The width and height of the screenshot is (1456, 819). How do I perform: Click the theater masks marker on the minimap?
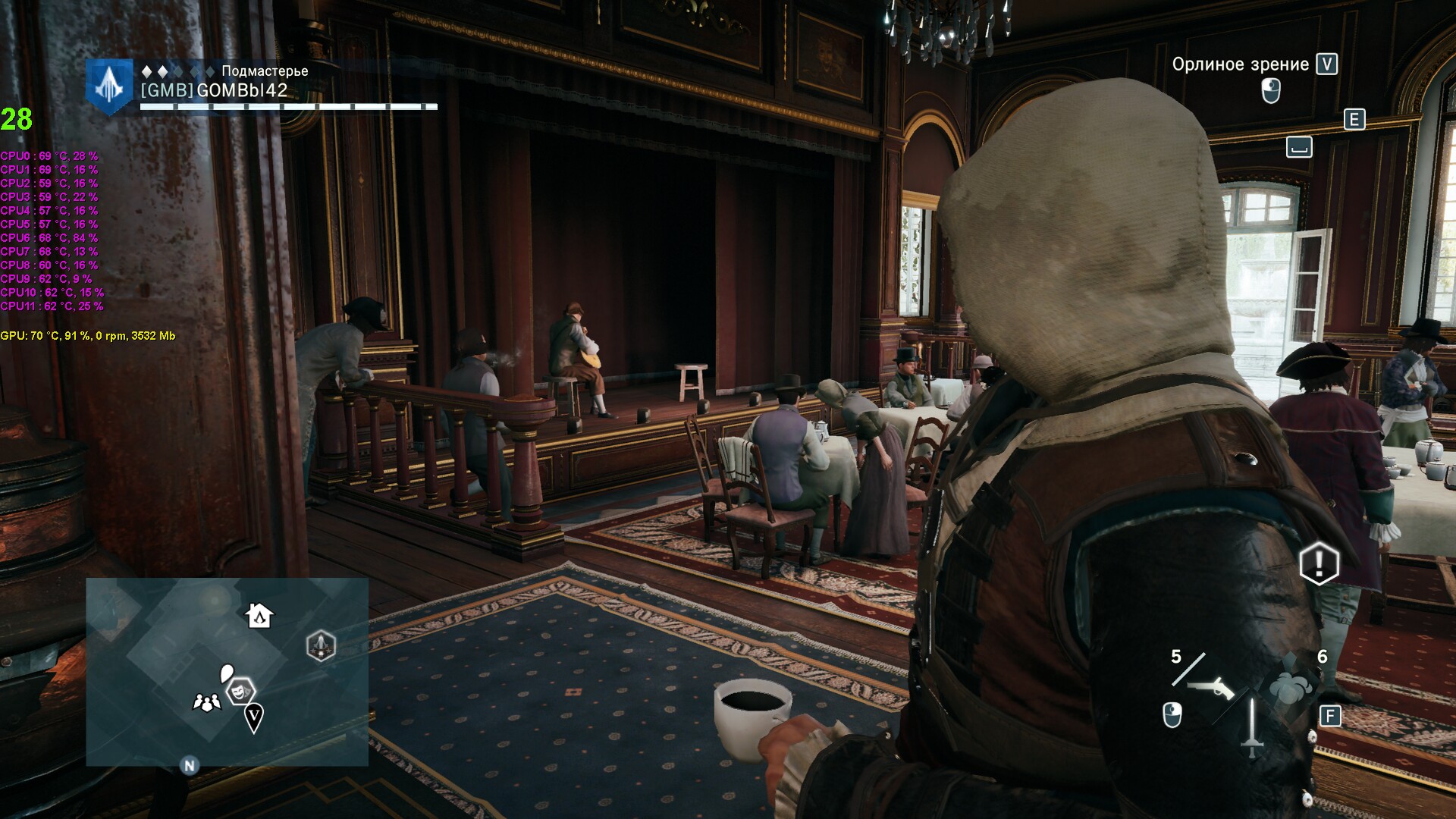click(x=241, y=691)
